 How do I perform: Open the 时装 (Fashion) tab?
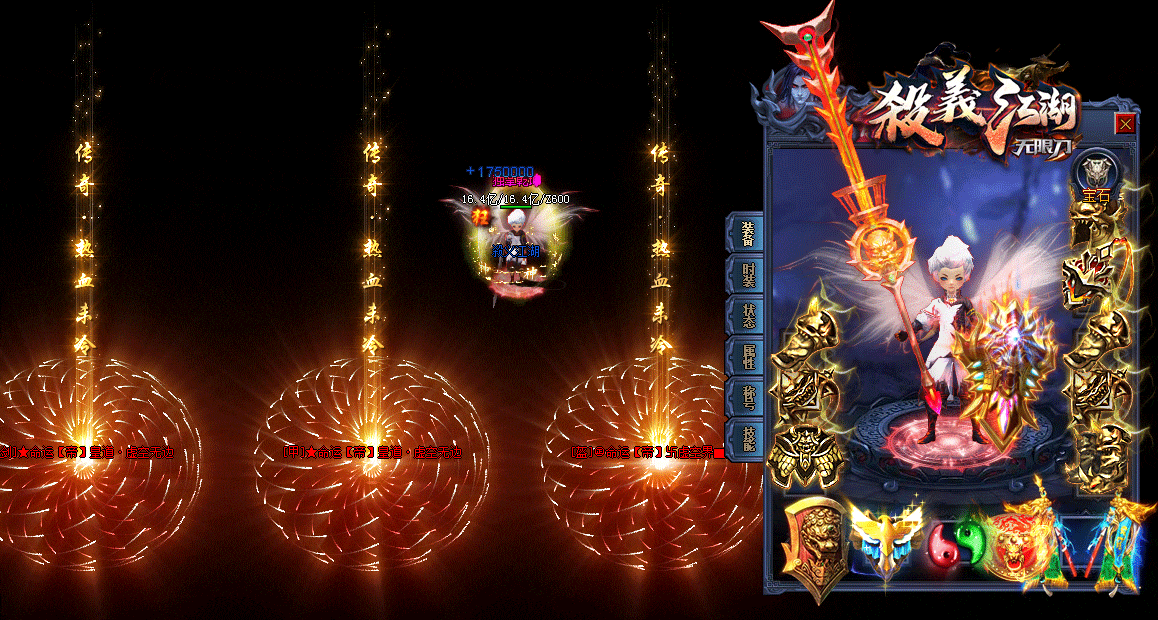click(747, 274)
